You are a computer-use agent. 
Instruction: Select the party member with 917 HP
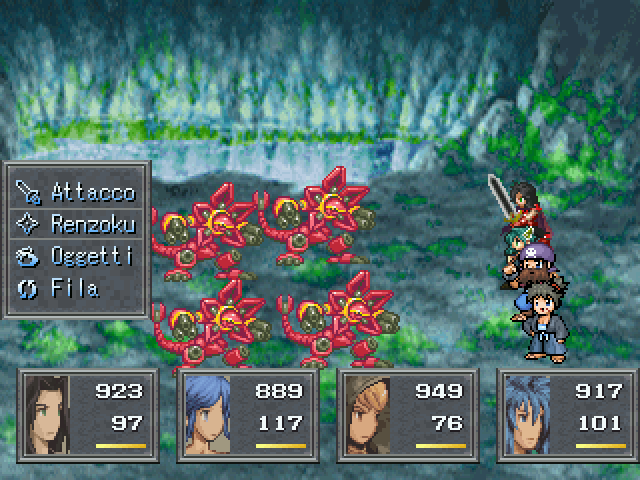(x=567, y=414)
